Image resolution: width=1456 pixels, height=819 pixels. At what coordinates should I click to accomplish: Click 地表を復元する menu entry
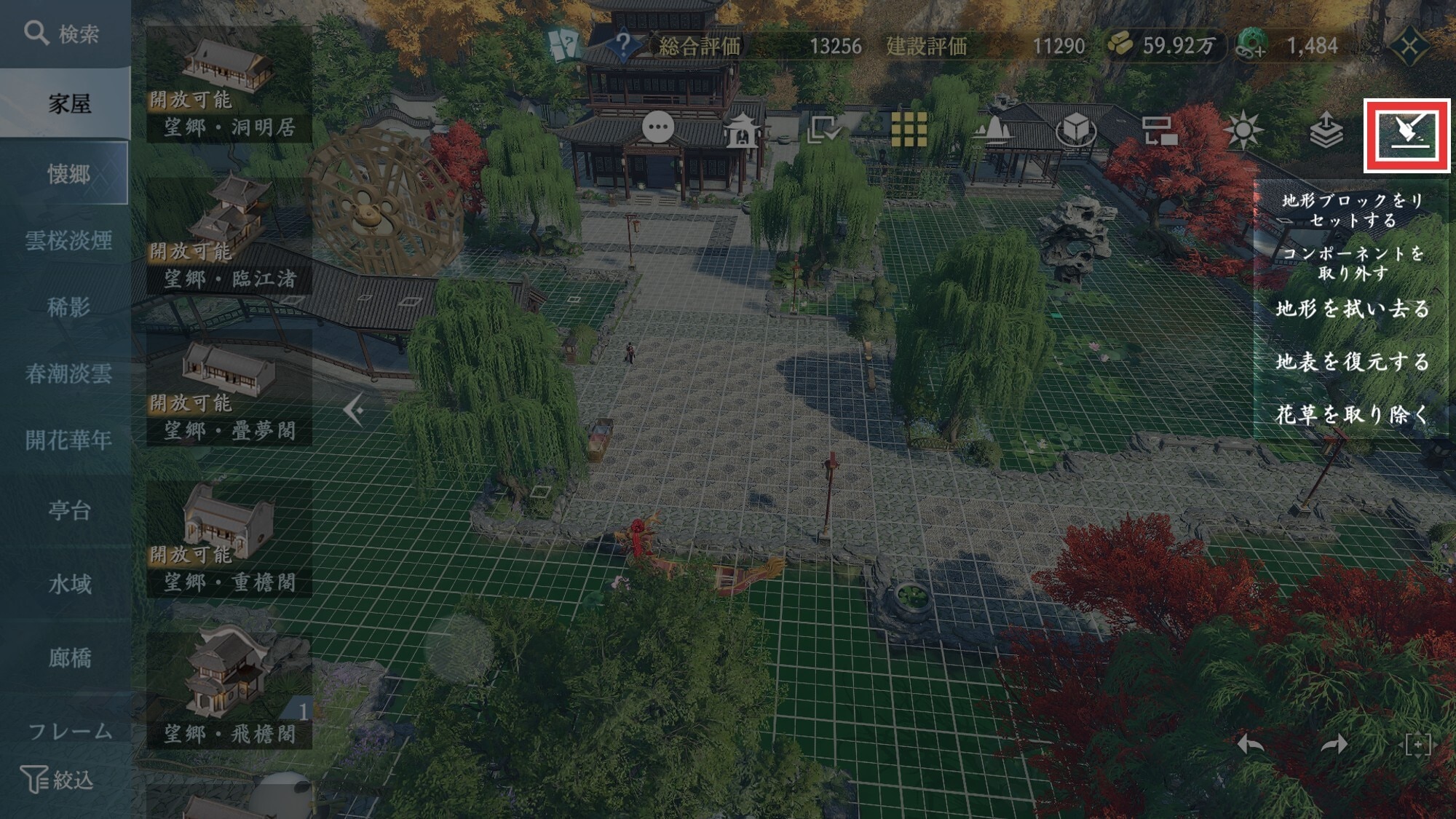click(1352, 362)
